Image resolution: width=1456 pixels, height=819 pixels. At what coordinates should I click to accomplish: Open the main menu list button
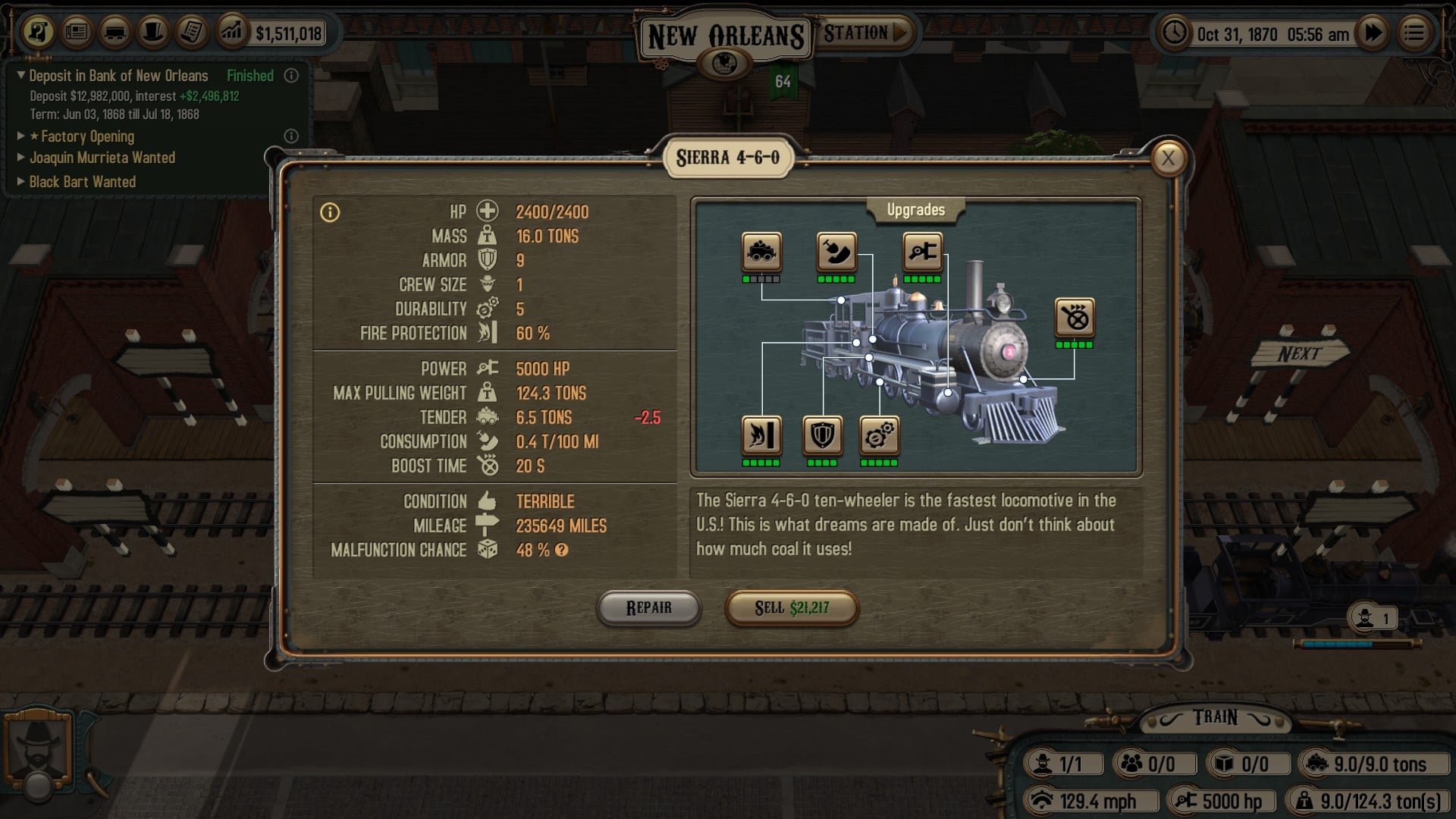click(1414, 33)
